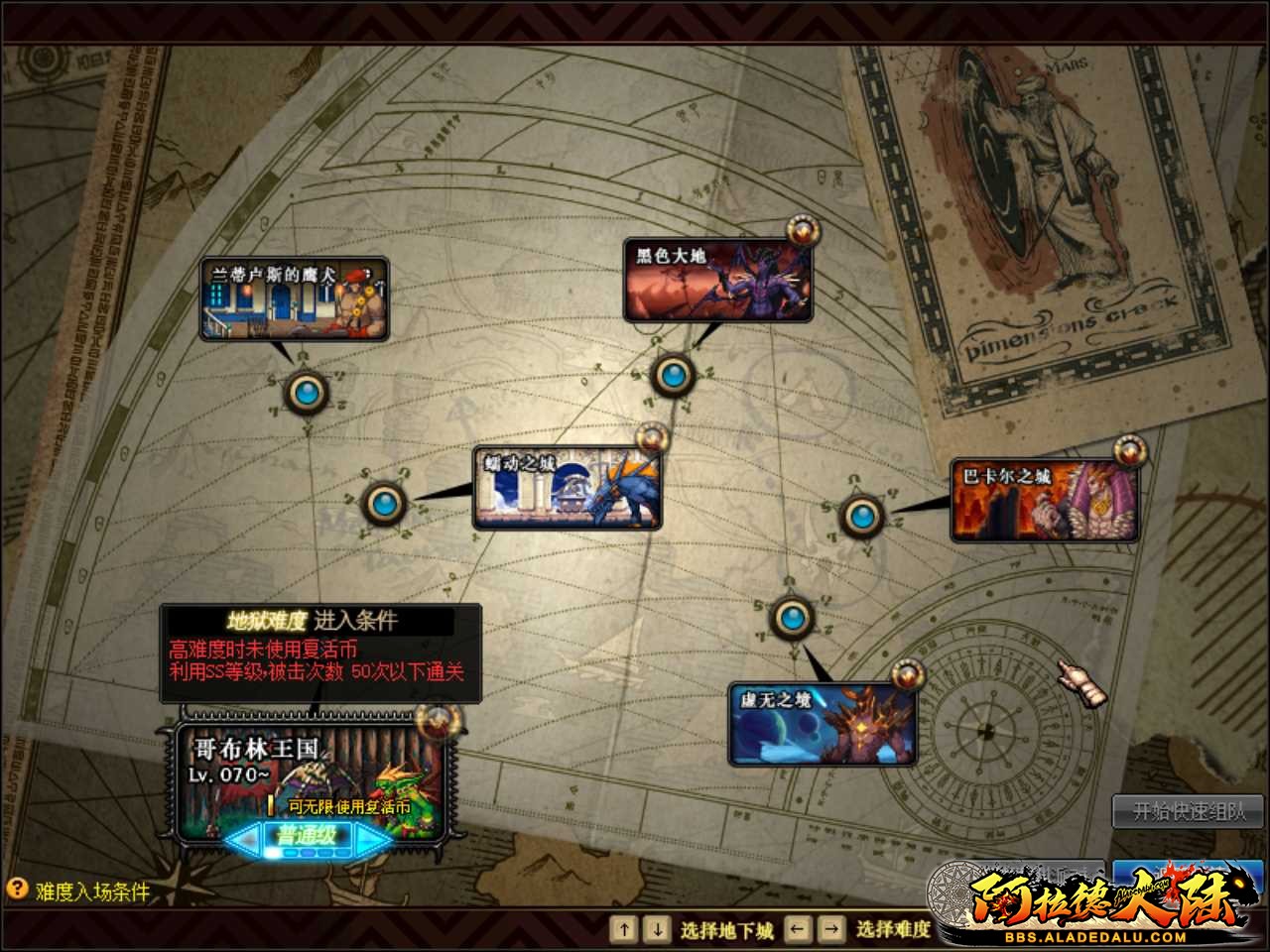Select the 蠕动之城 dungeon panel
Viewport: 1270px width, 952px height.
point(566,487)
